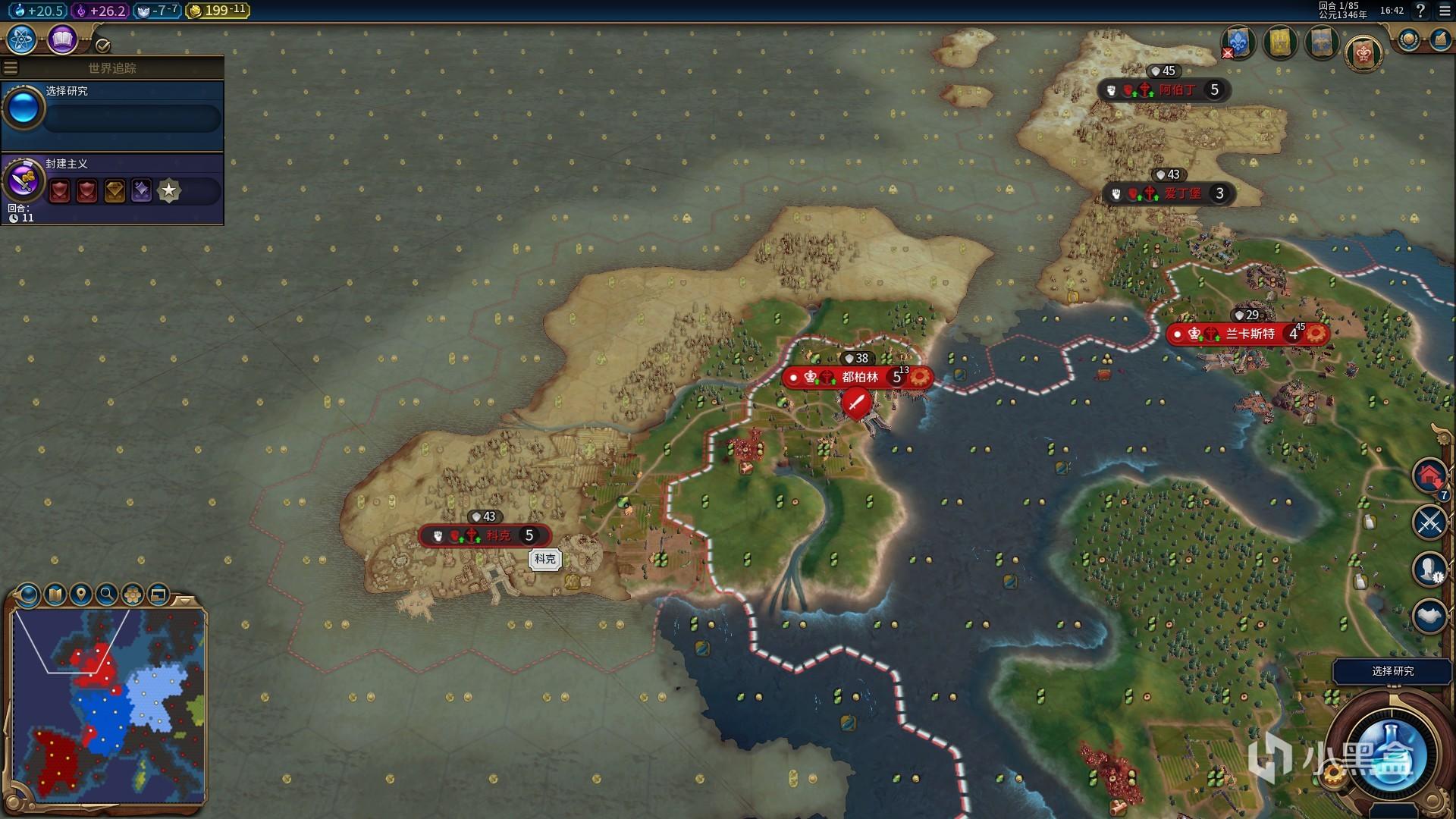
Task: Open the help question mark button
Action: (x=1421, y=11)
